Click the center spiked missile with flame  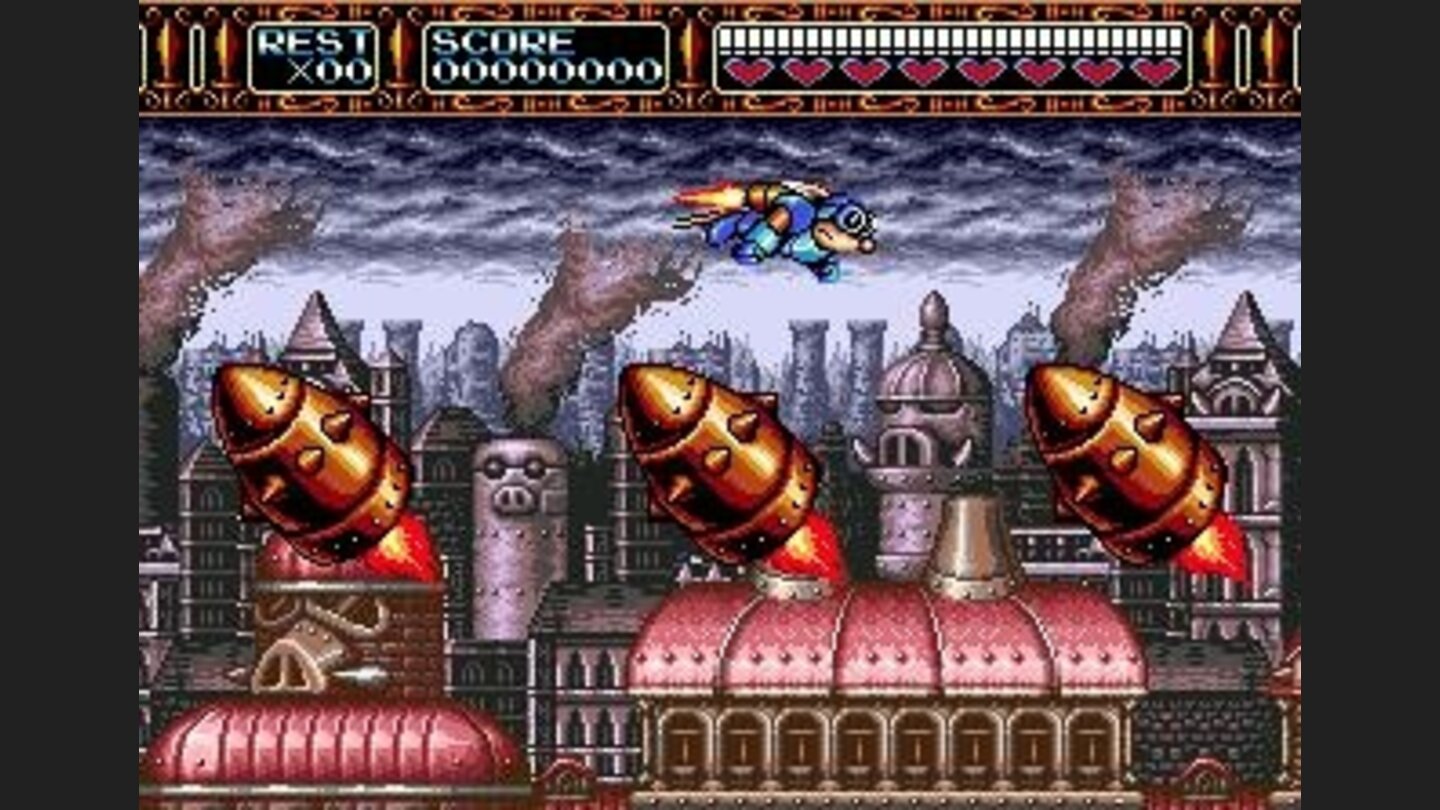click(x=720, y=460)
